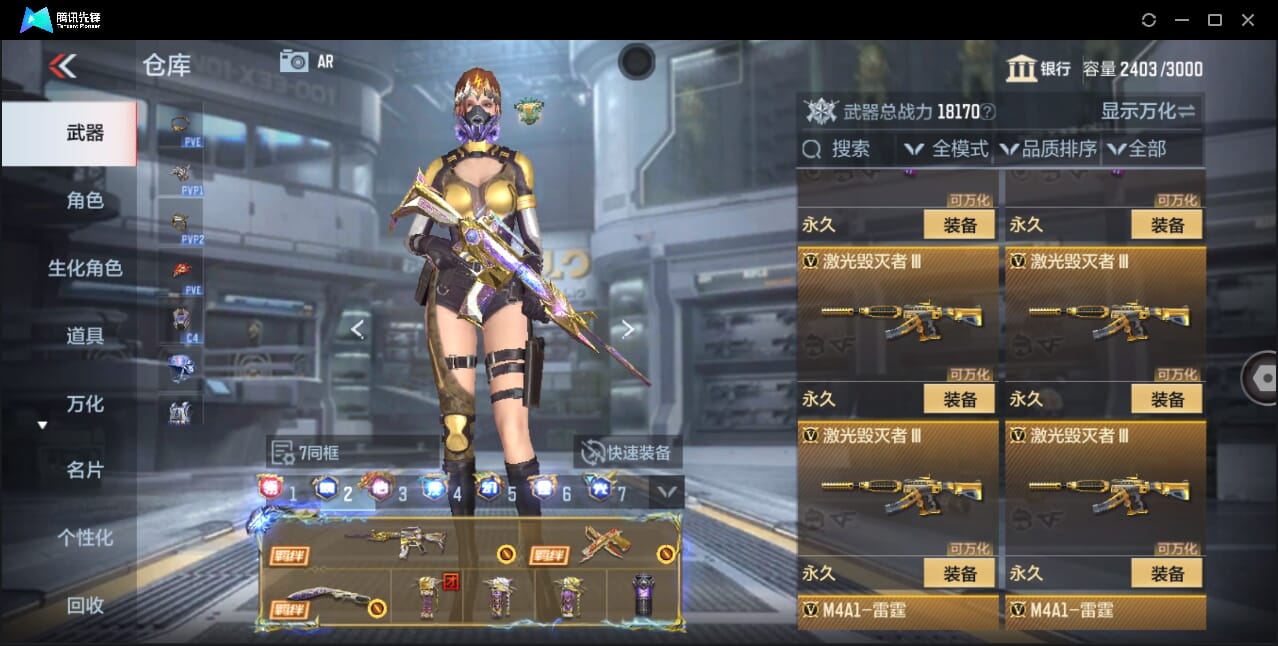
Task: Go back using the double-arrow back button
Action: (x=62, y=67)
